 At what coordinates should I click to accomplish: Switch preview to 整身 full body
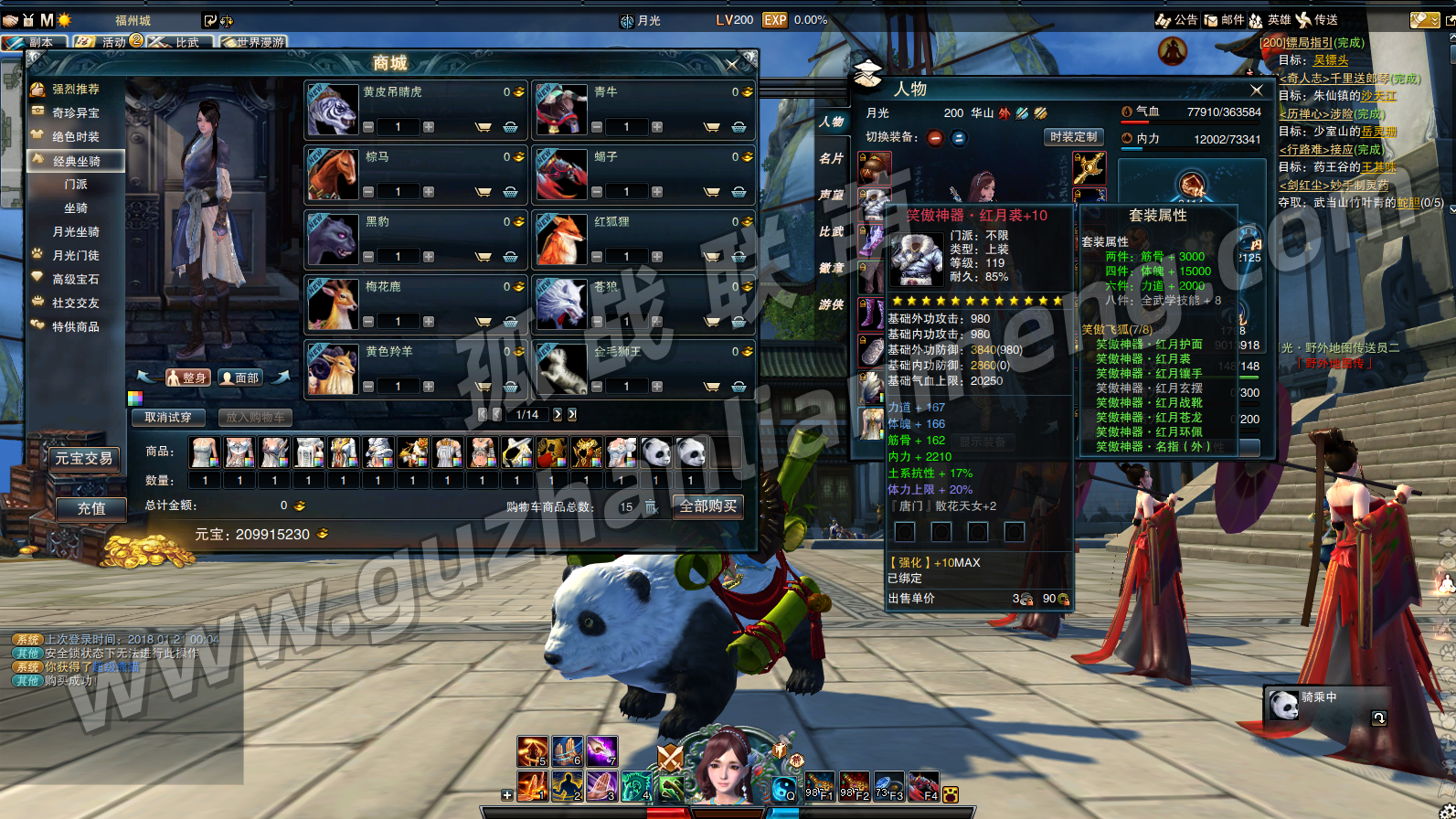pyautogui.click(x=188, y=378)
